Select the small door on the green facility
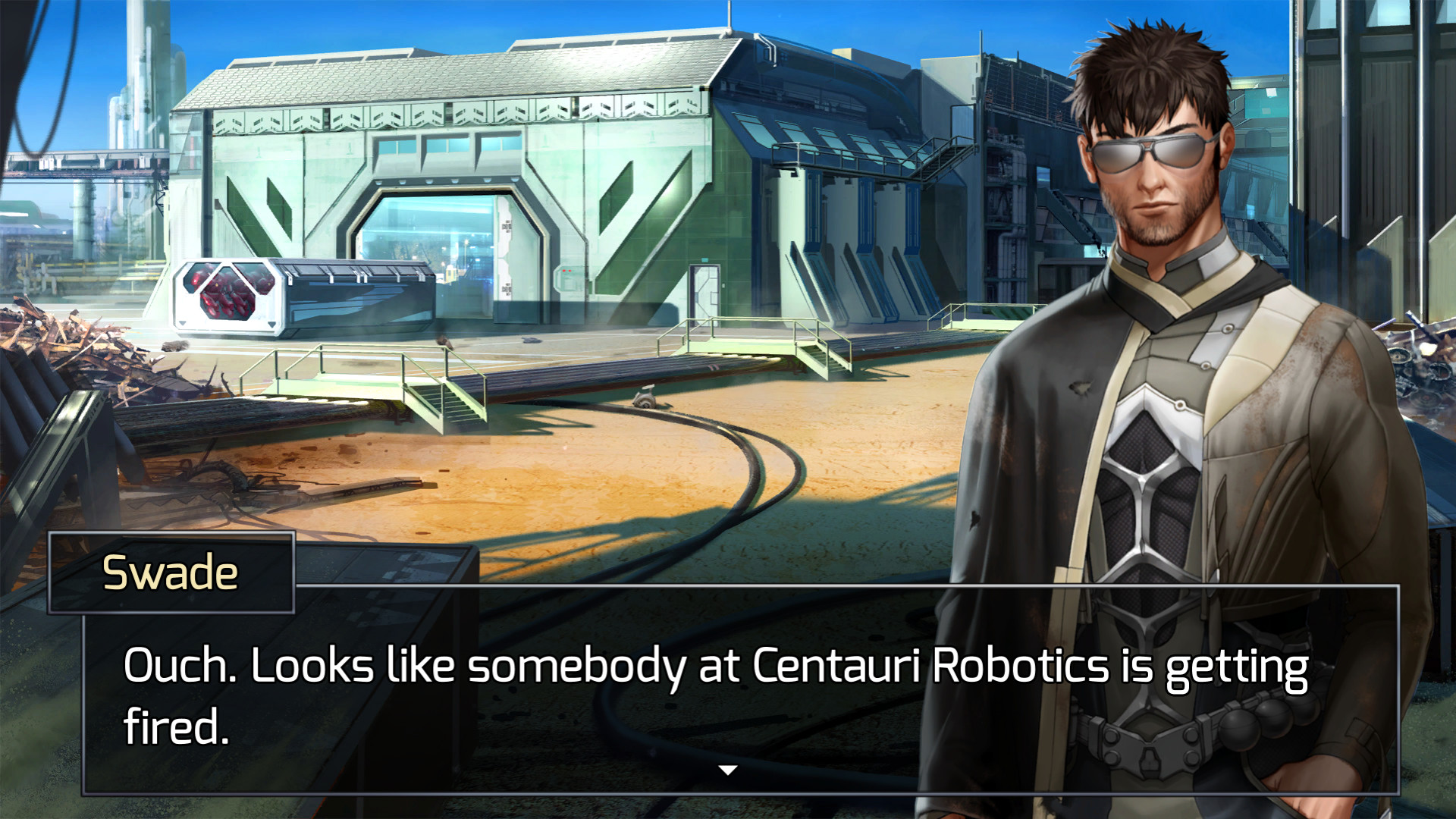The width and height of the screenshot is (1456, 819). tap(705, 296)
